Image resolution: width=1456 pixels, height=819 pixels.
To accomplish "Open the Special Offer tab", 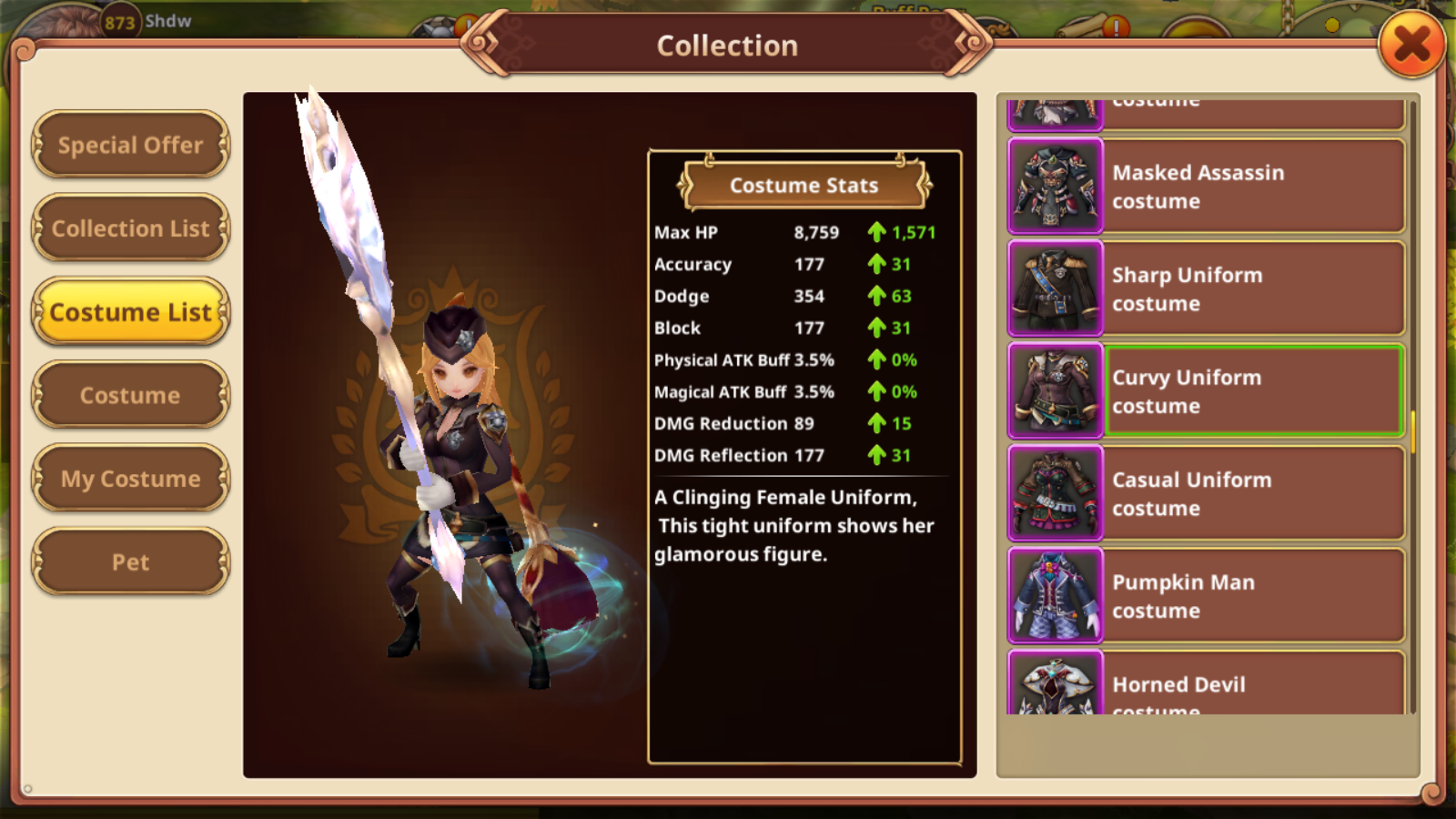I will click(130, 145).
